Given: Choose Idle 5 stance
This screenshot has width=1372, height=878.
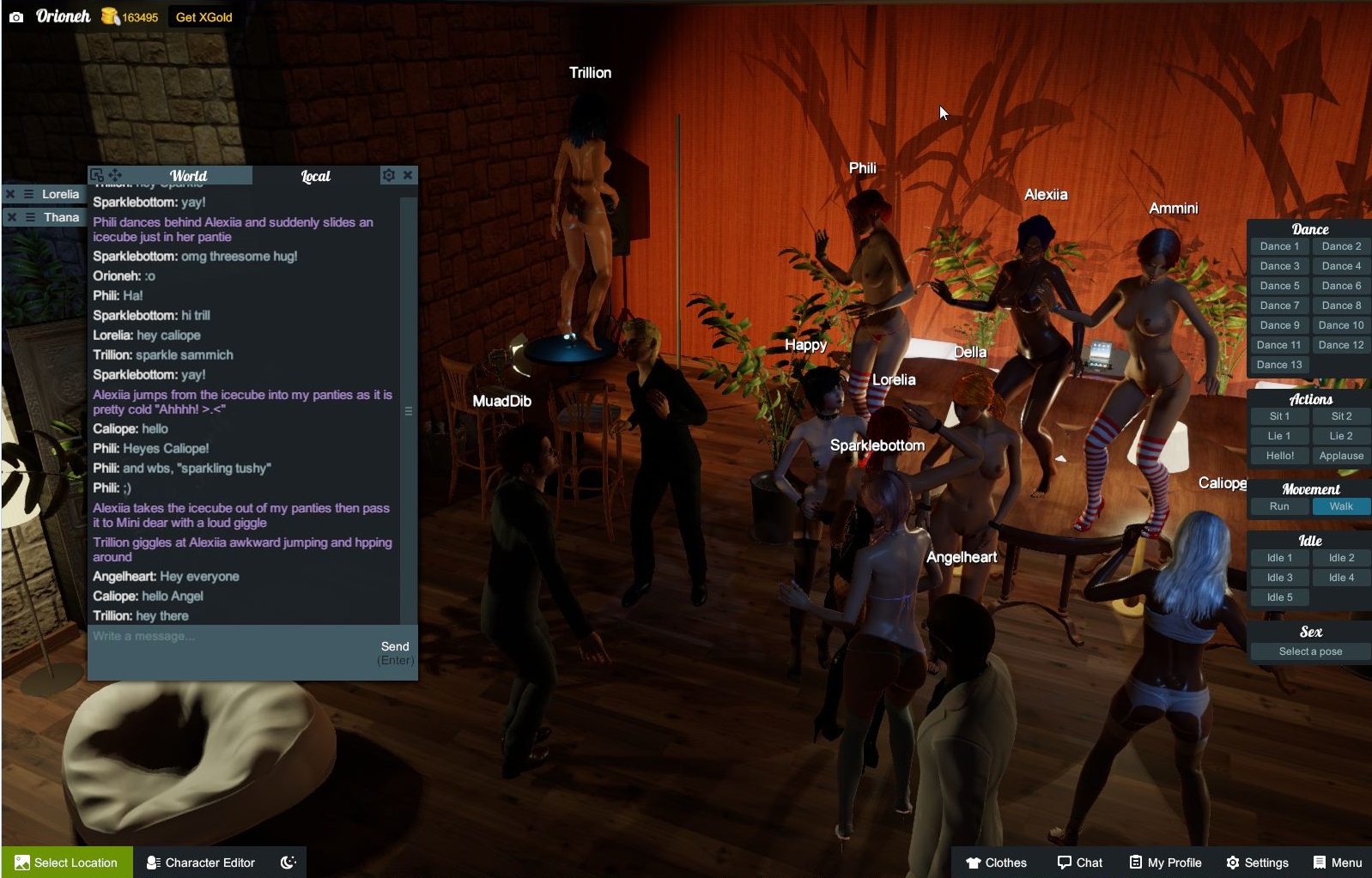Looking at the screenshot, I should click(x=1279, y=597).
